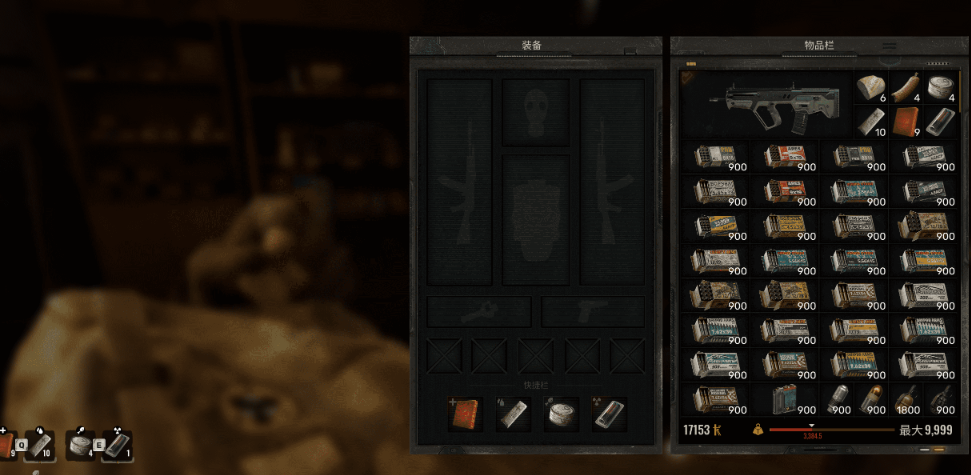Open the inventory panel sort menu icon
Screen dimensions: 971x475
click(x=888, y=46)
